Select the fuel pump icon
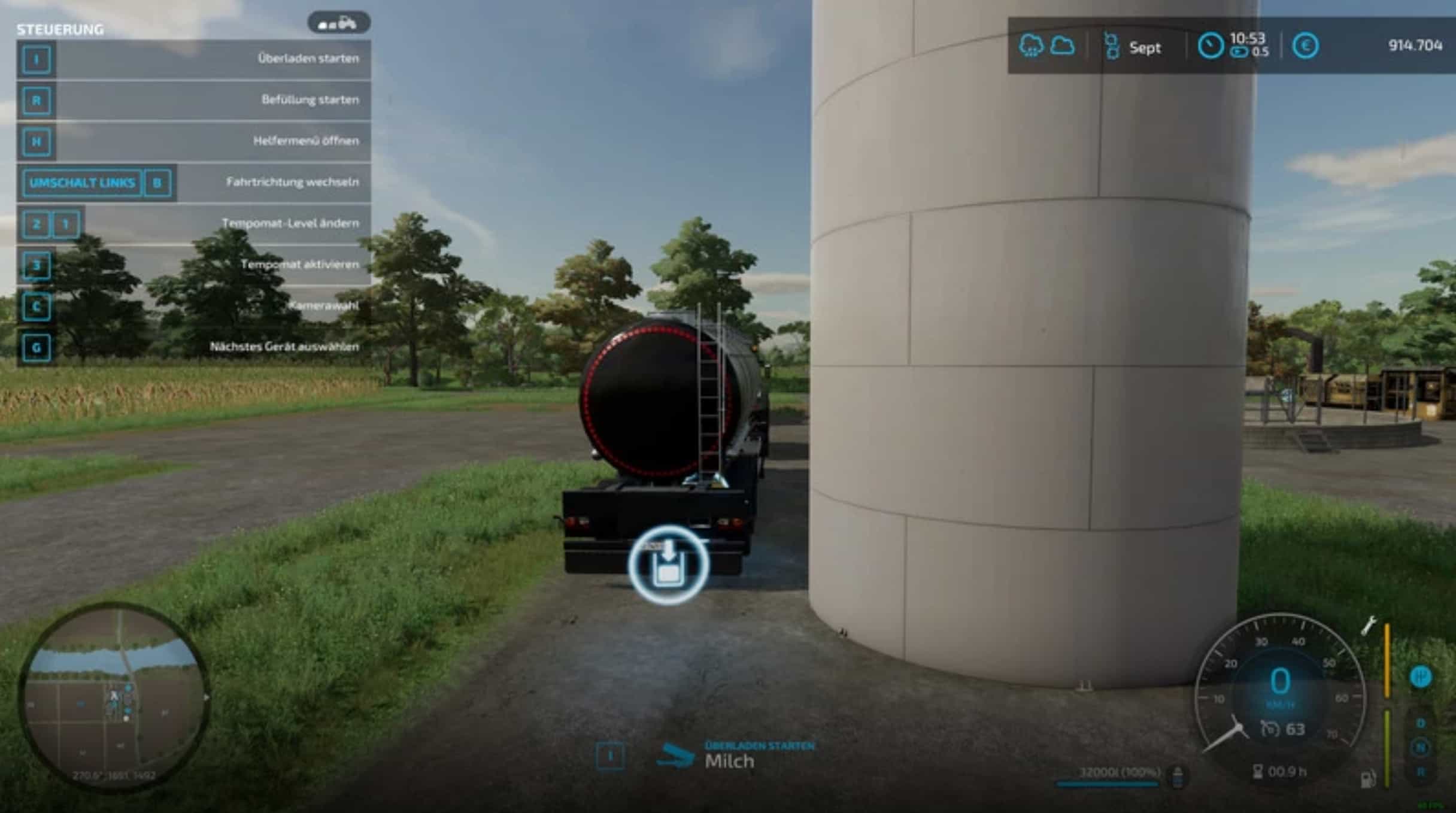Screen dimensions: 1456x813 [1368, 779]
